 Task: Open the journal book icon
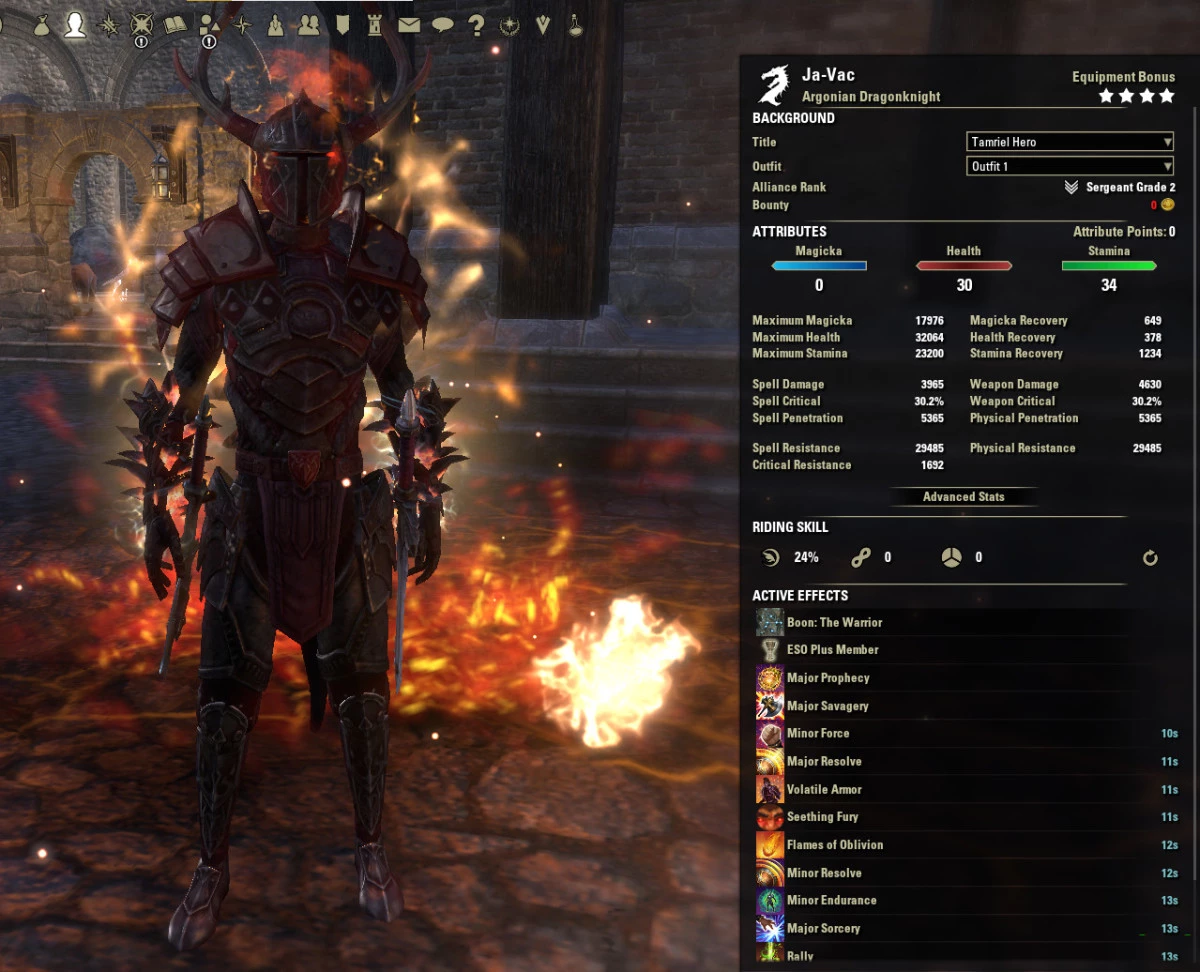pos(176,25)
